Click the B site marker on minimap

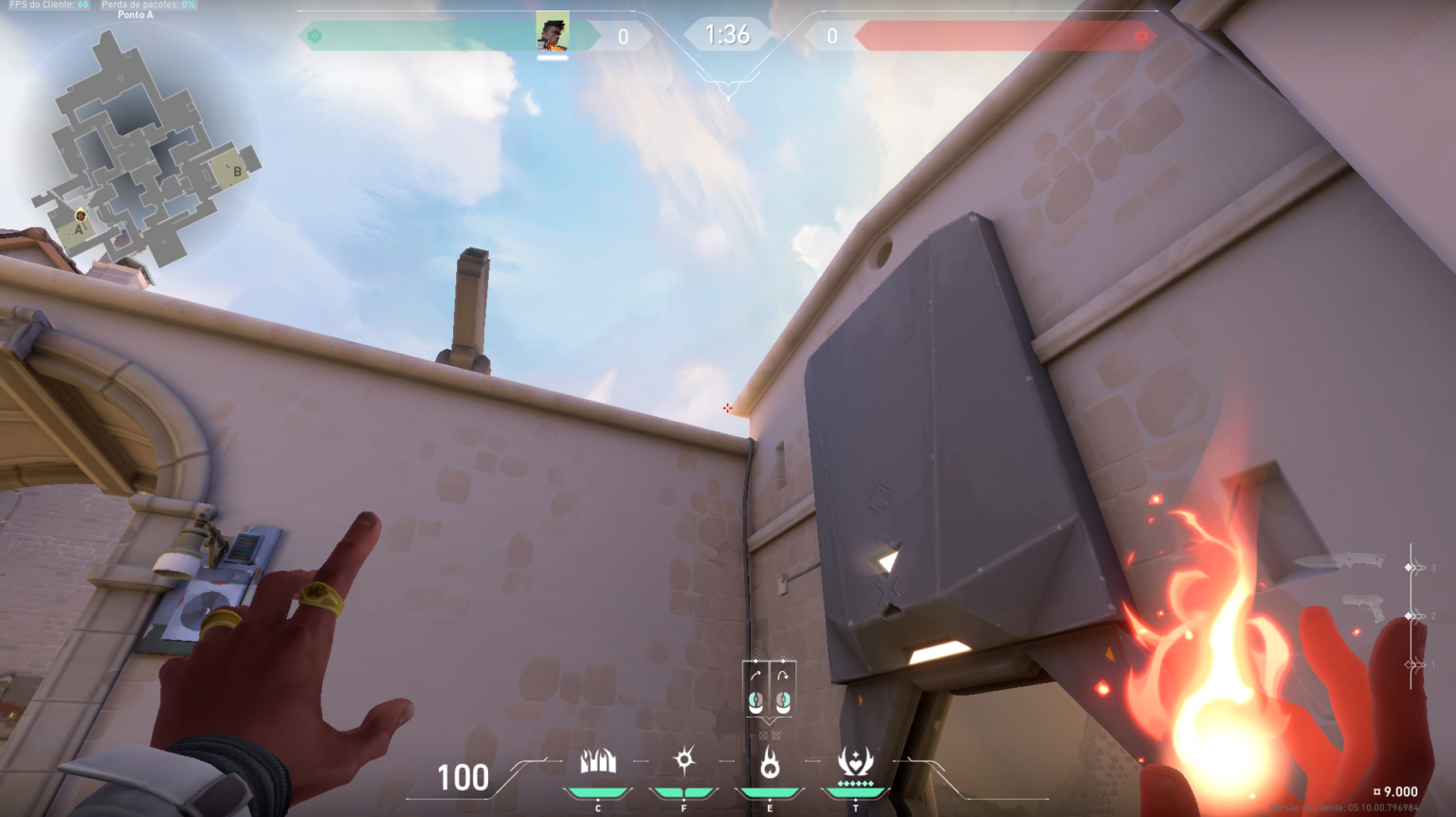236,172
